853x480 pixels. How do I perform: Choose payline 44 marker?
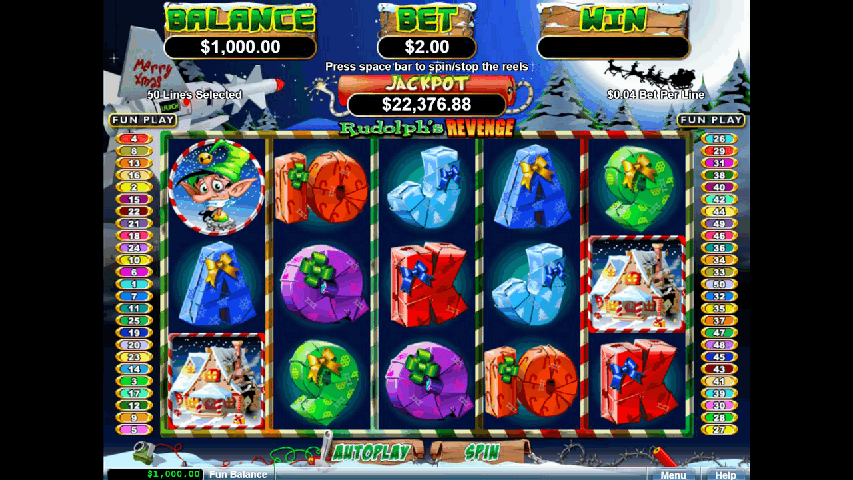coord(717,212)
